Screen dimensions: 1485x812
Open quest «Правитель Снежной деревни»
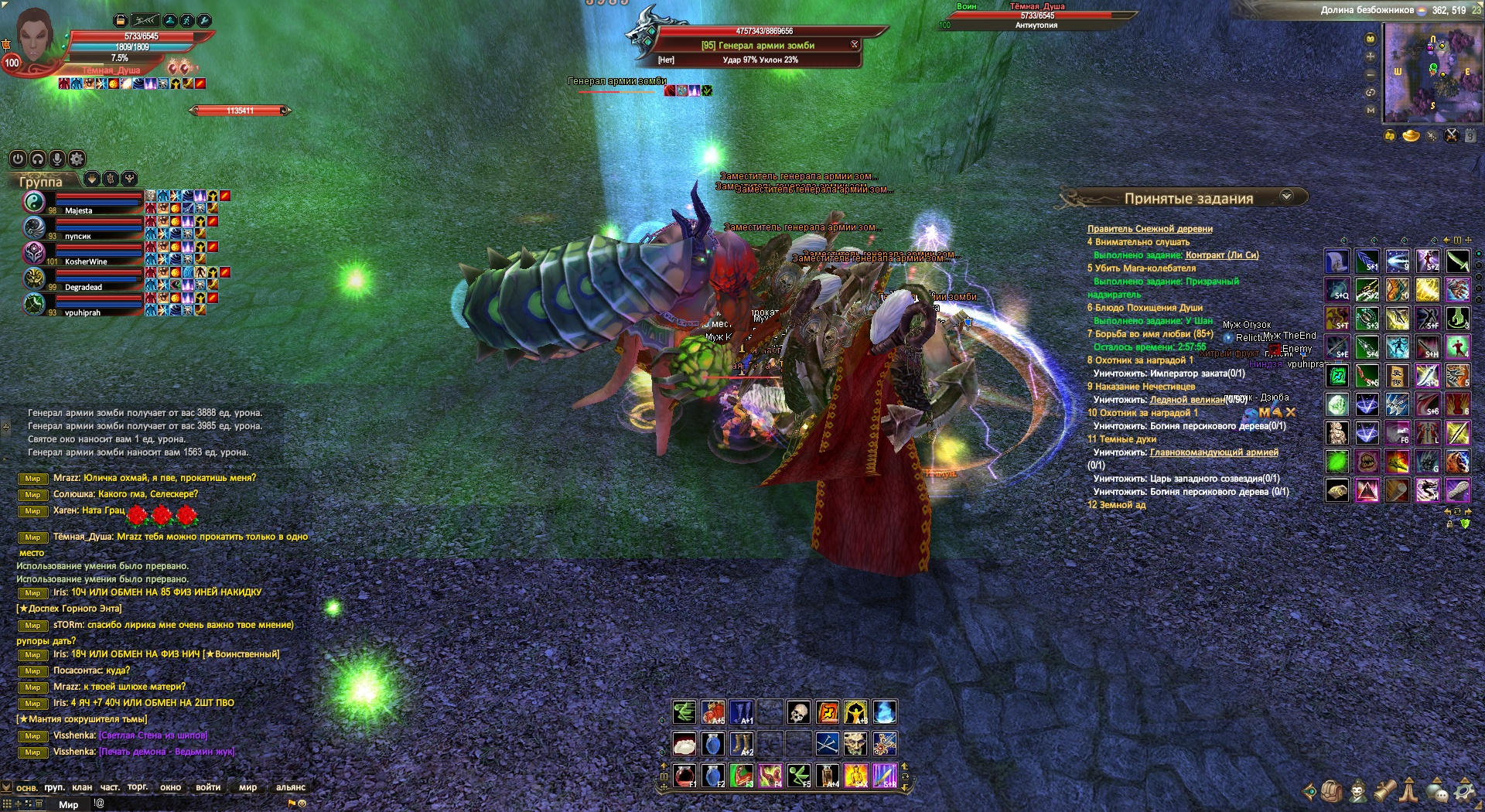point(1149,229)
